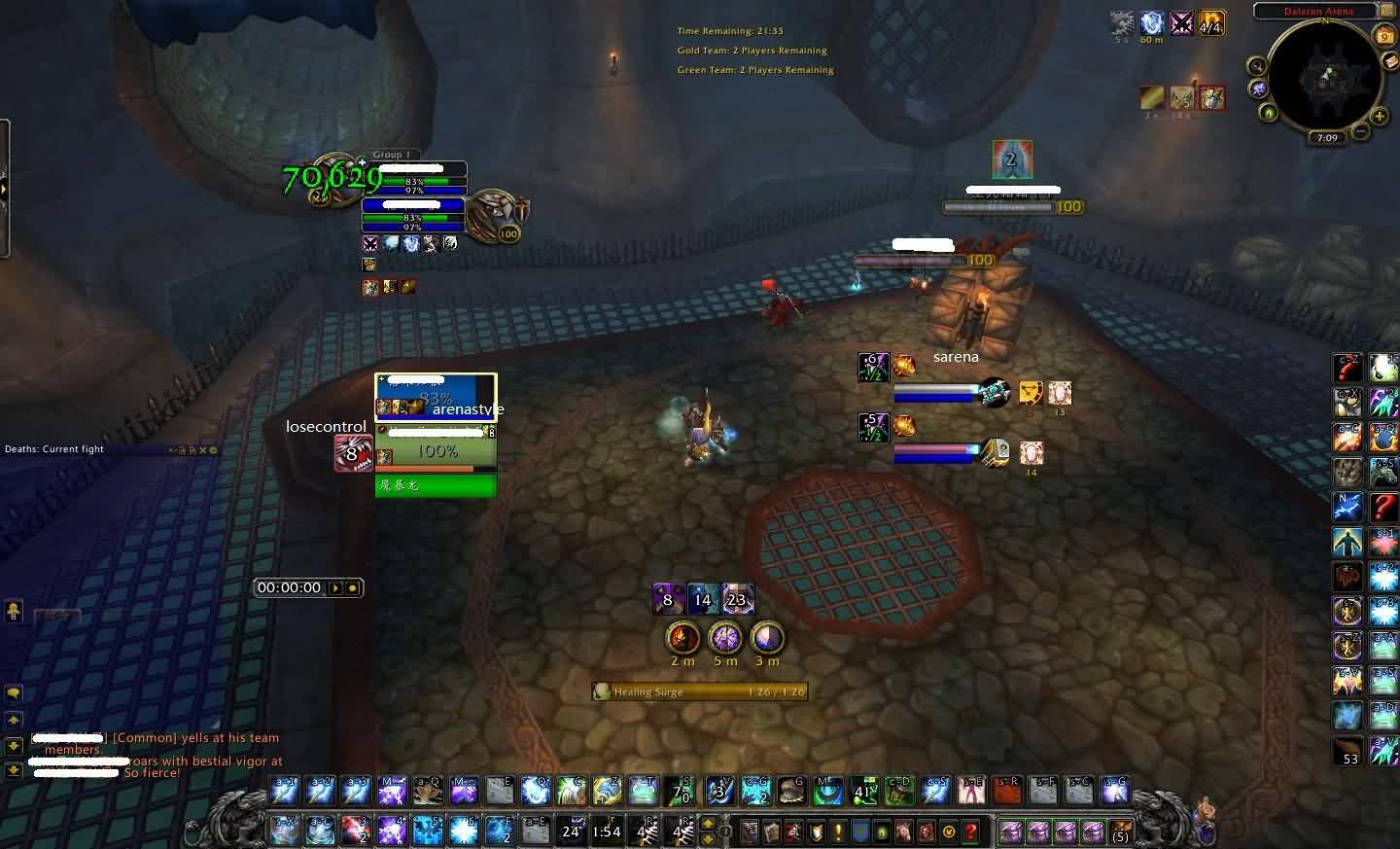The width and height of the screenshot is (1400, 849).
Task: Open the chat speech bubble button
Action: (x=14, y=693)
